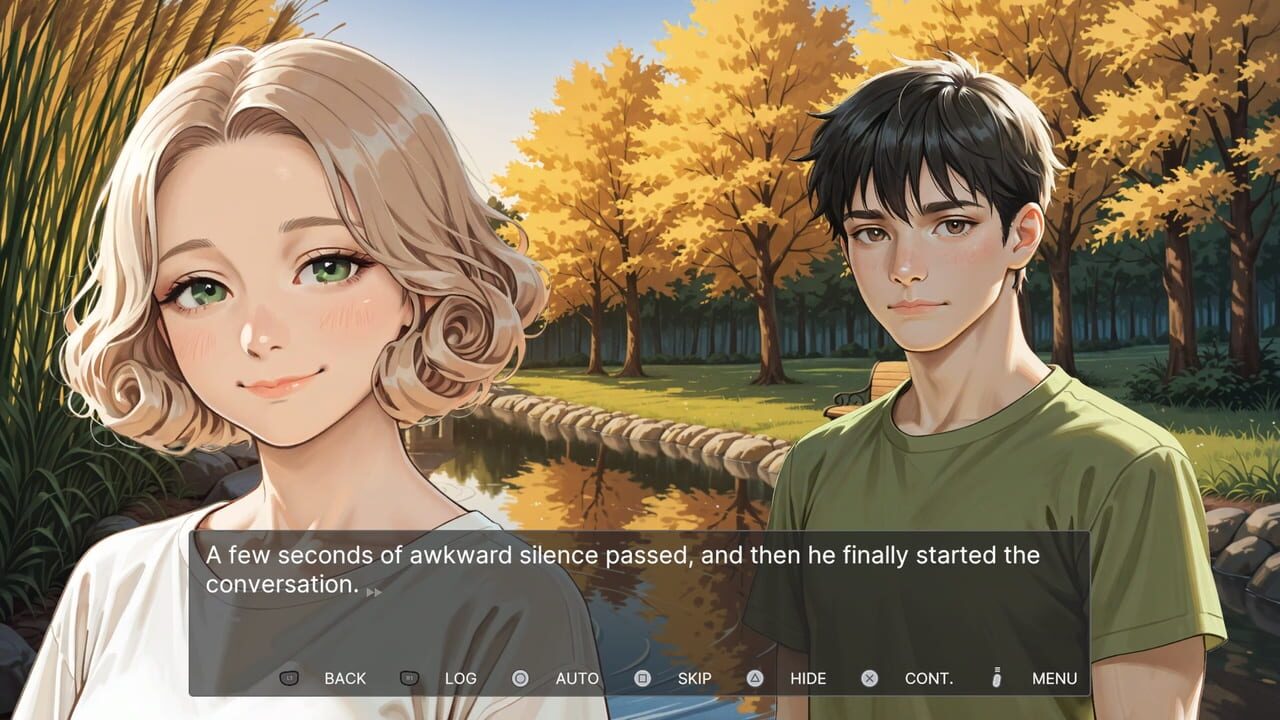Screen dimensions: 1280x720
Task: Click BACK to rewind dialogue
Action: tap(347, 679)
